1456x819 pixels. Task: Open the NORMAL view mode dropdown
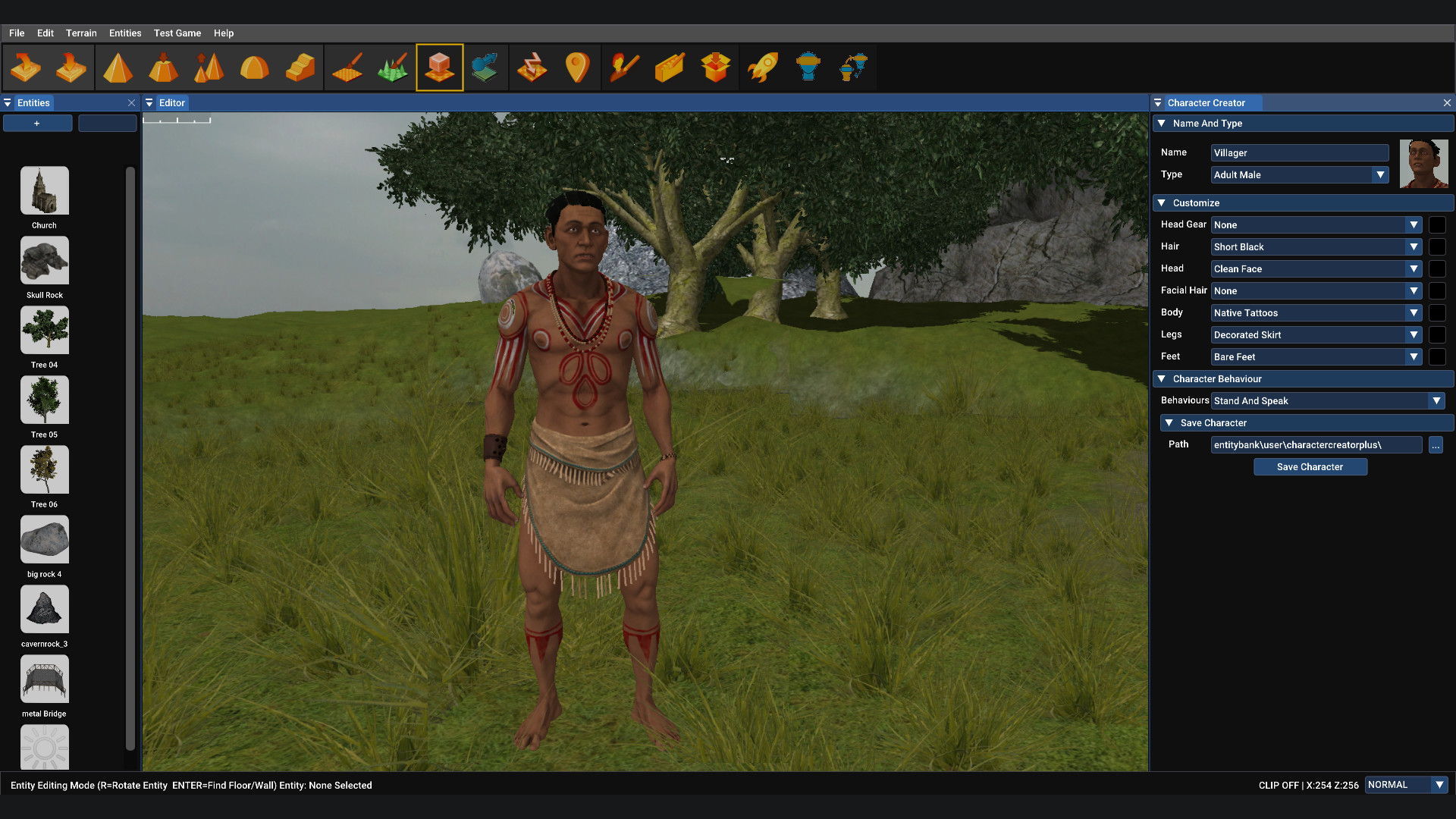[1406, 785]
